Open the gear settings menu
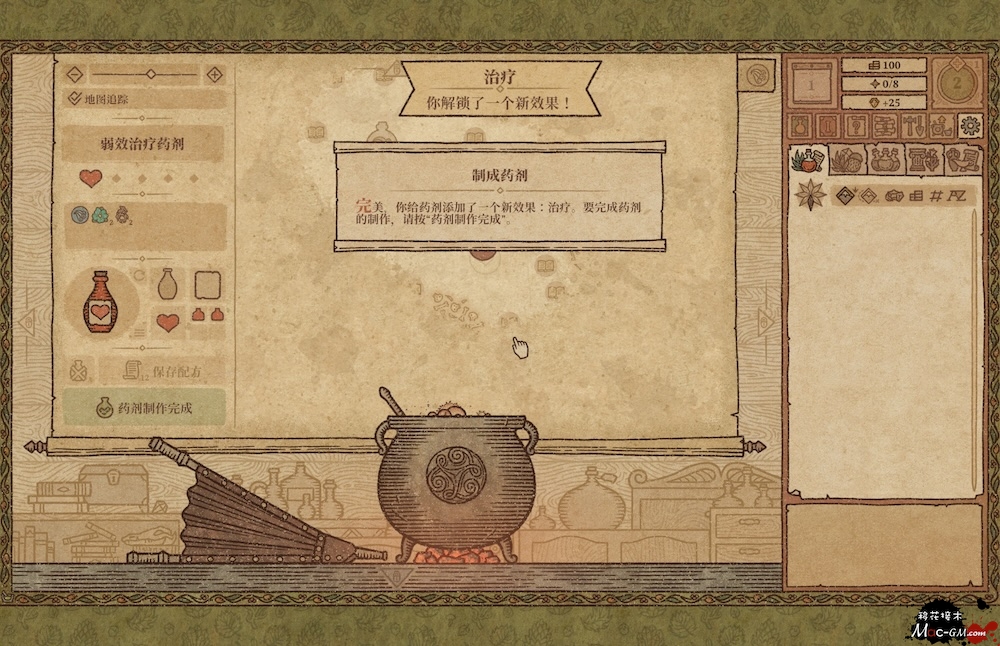This screenshot has width=1000, height=646. coord(969,125)
